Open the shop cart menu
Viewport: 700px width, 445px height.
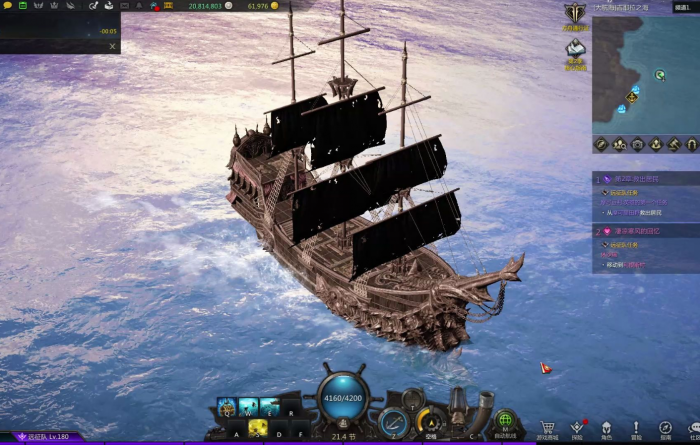pyautogui.click(x=547, y=427)
